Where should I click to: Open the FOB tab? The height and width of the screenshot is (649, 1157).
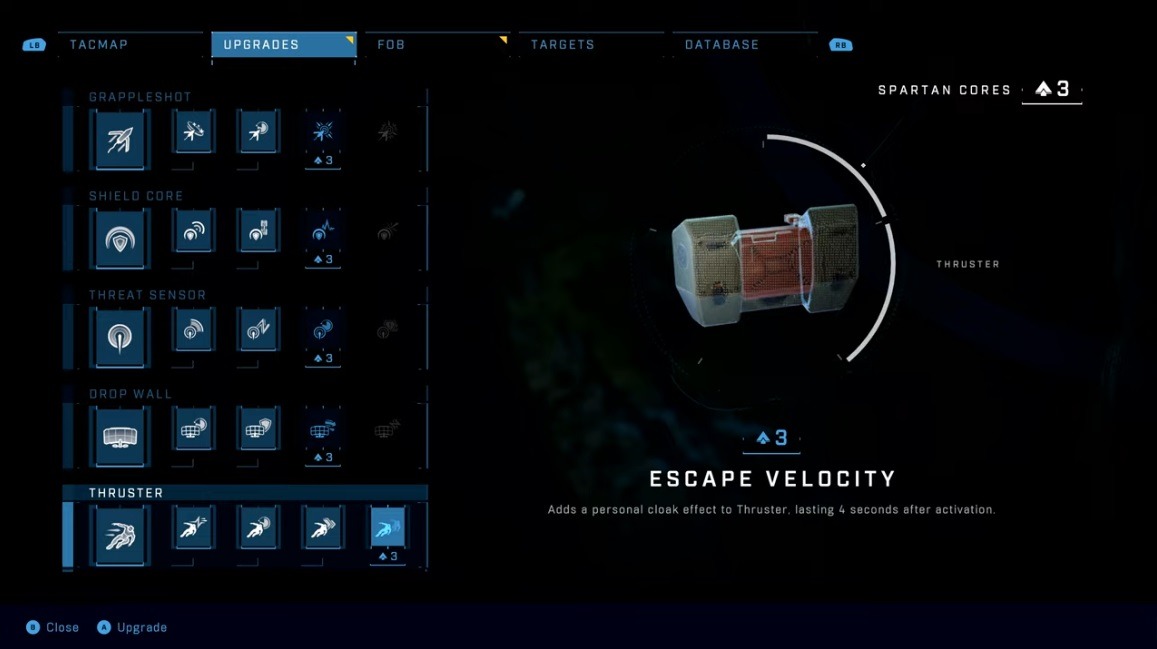coord(391,45)
